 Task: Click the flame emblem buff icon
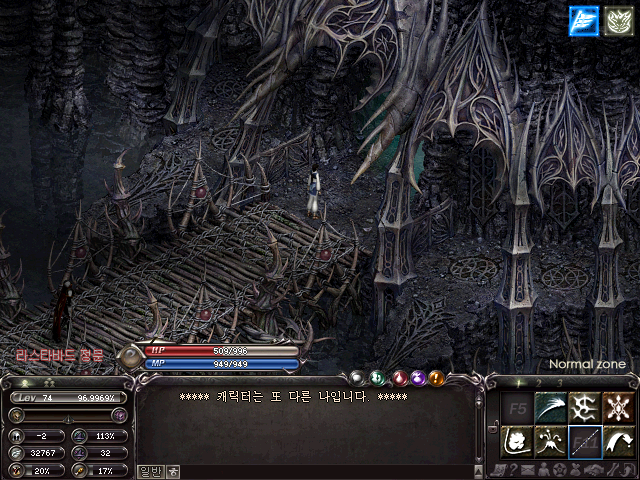tap(618, 20)
